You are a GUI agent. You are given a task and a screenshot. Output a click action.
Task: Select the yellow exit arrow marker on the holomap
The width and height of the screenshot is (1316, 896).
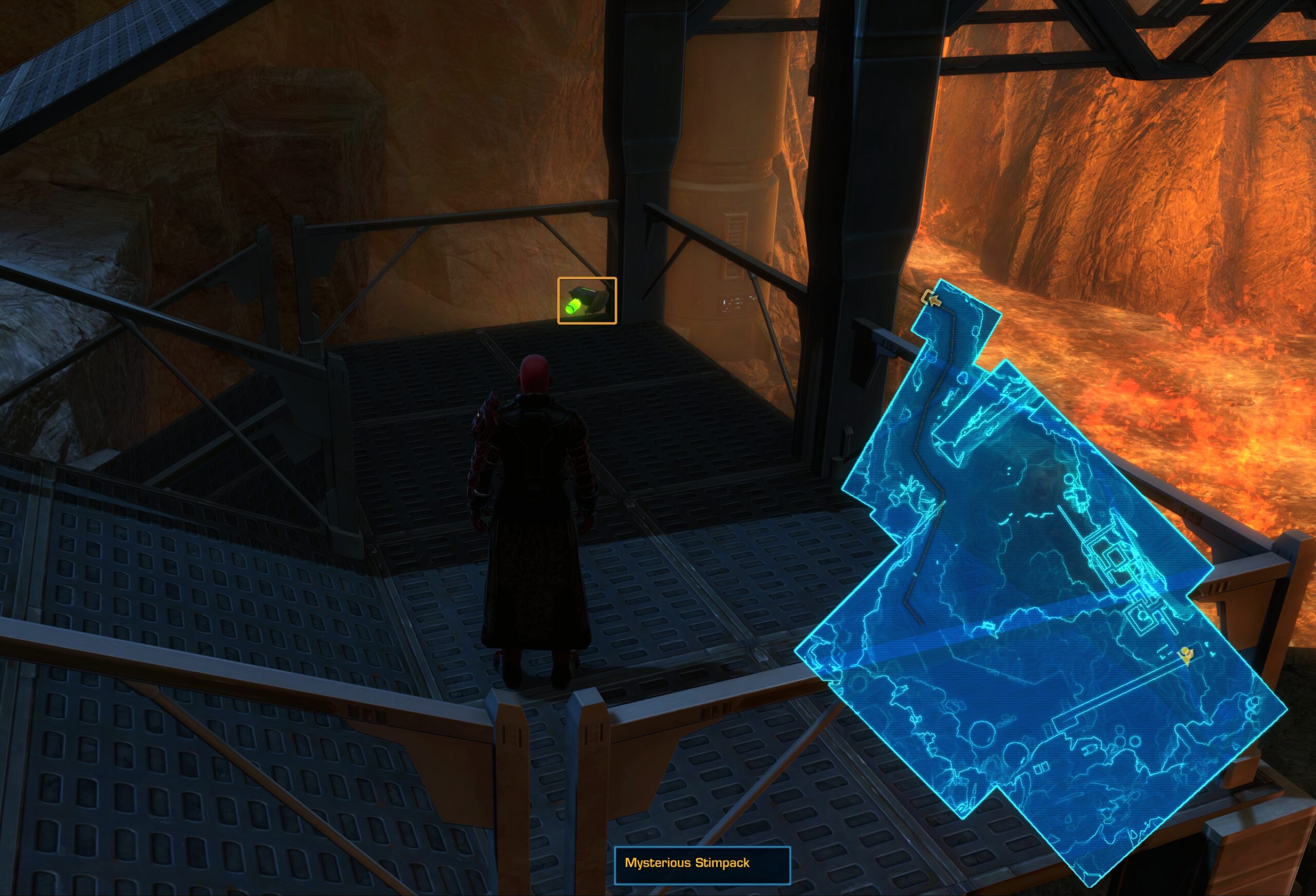(x=933, y=301)
